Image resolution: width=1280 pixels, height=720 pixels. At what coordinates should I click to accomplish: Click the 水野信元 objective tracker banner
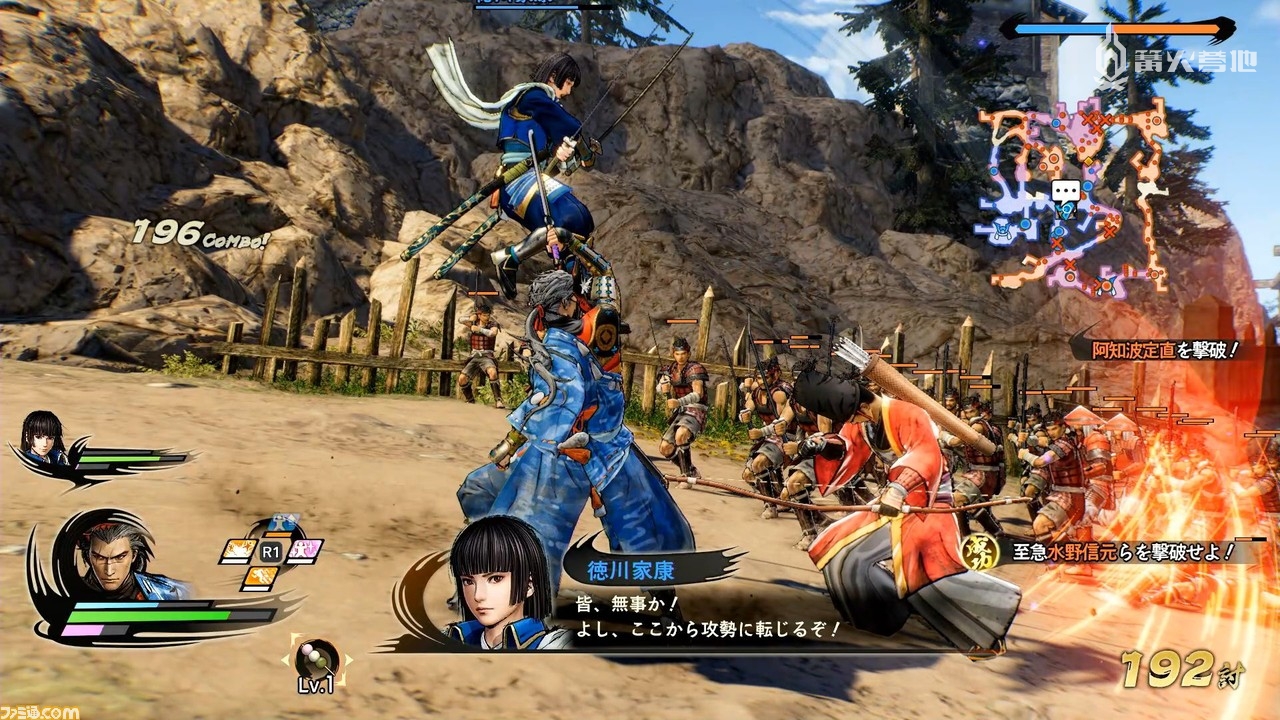[x=1110, y=551]
